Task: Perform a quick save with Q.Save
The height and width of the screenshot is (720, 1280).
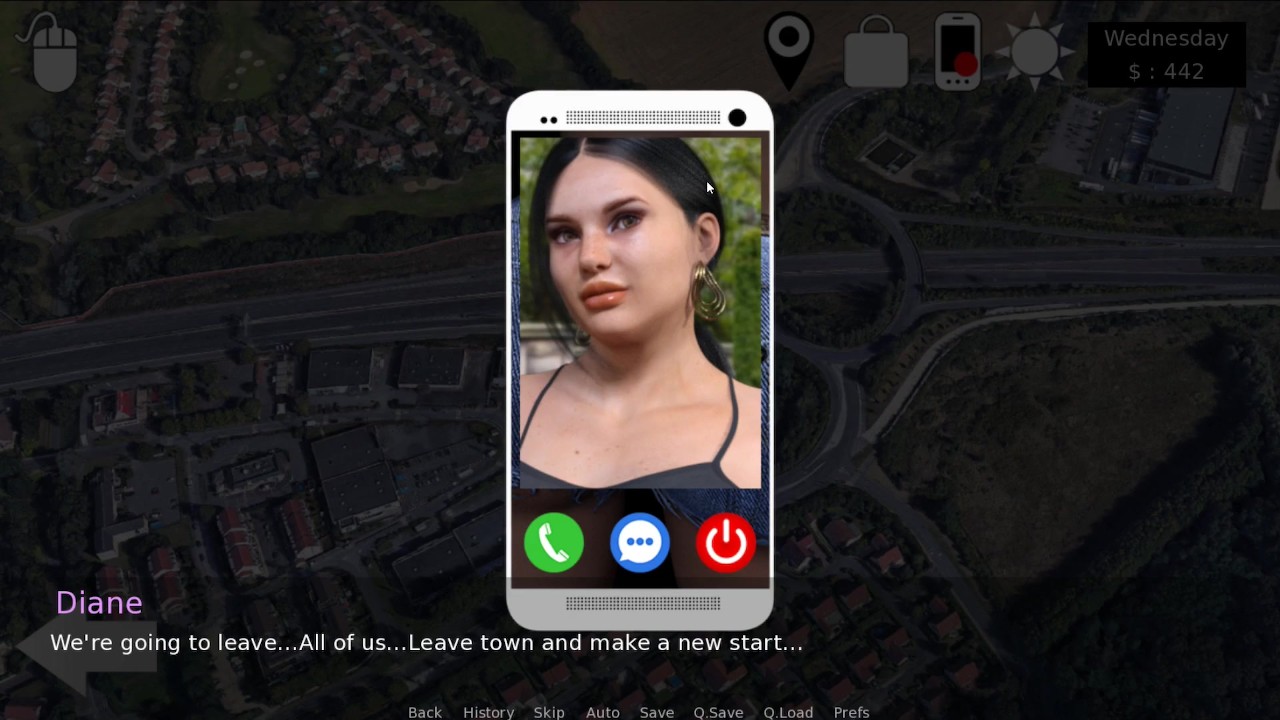Action: coord(718,712)
